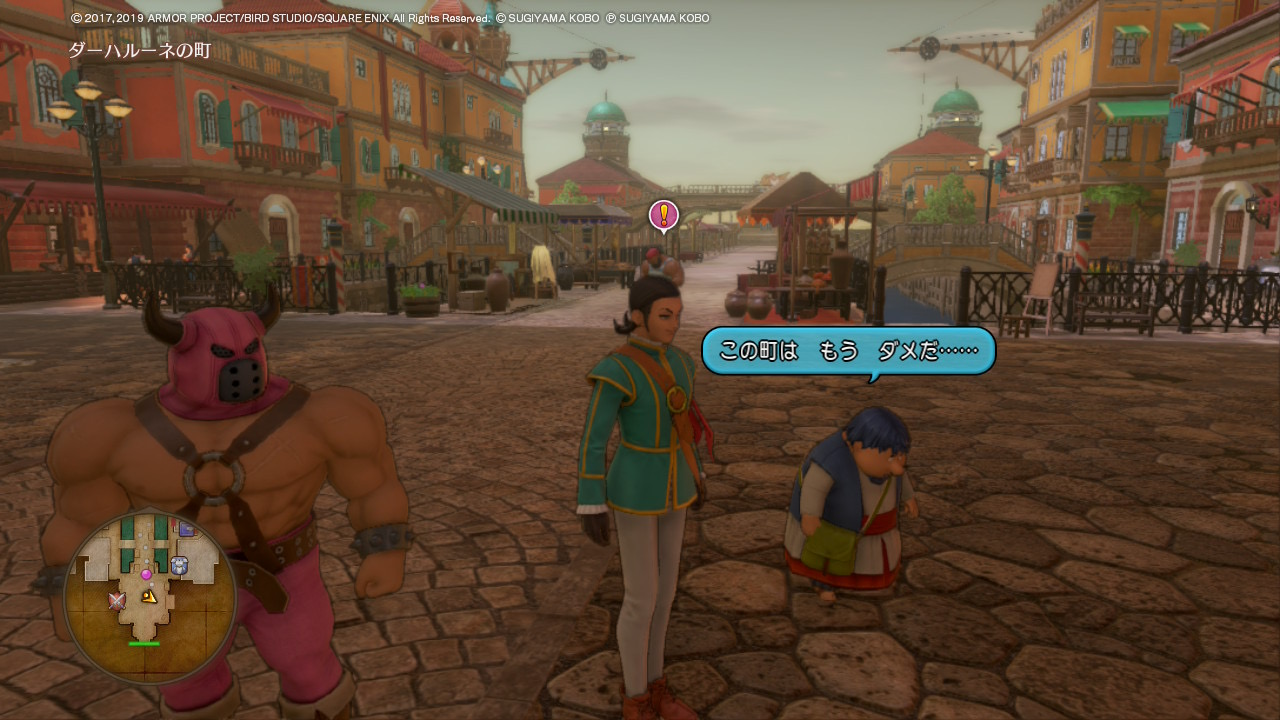Click the green exit bar on minimap
The width and height of the screenshot is (1280, 720).
(x=144, y=644)
